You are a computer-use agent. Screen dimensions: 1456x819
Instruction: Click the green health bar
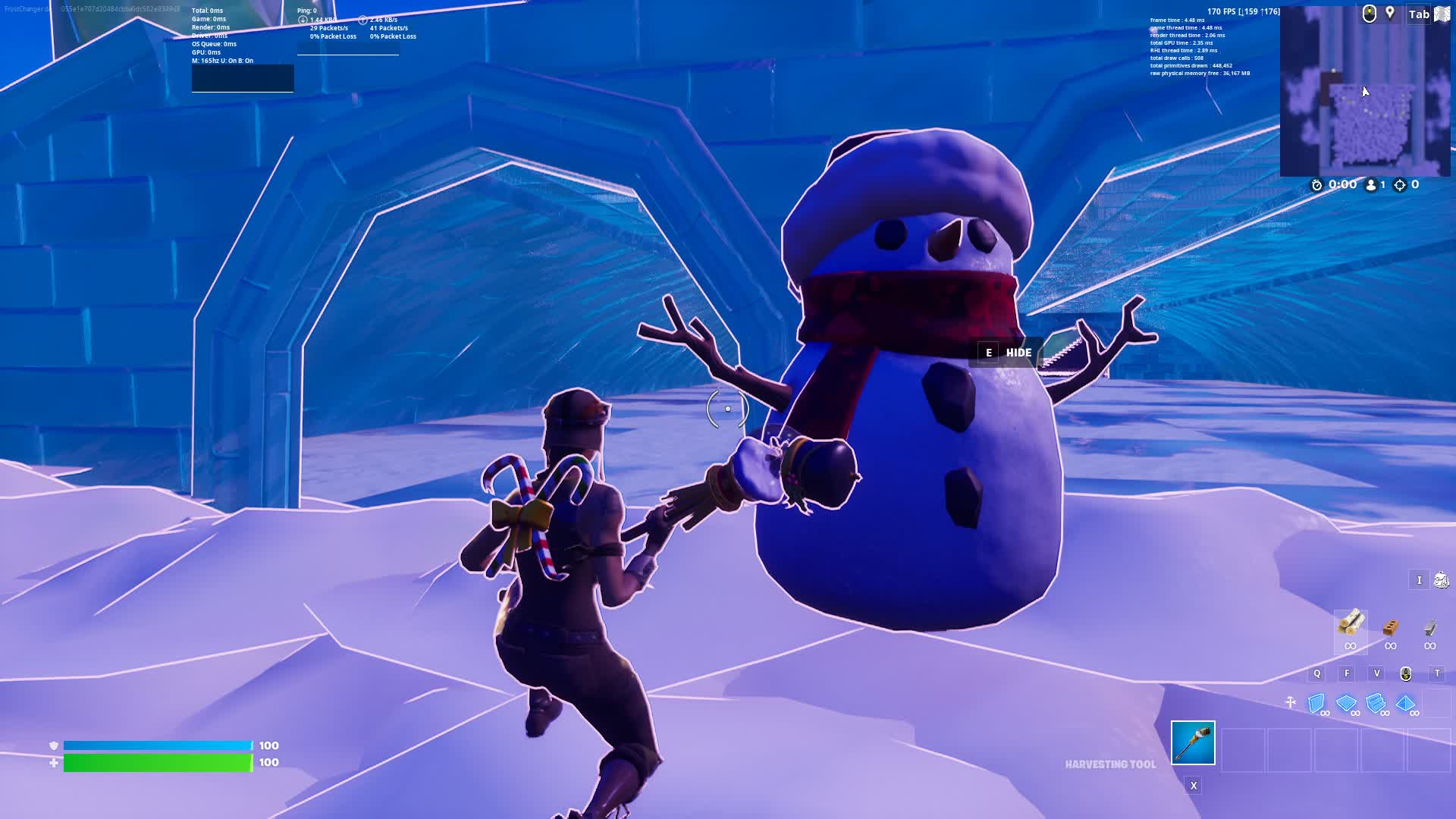[155, 761]
